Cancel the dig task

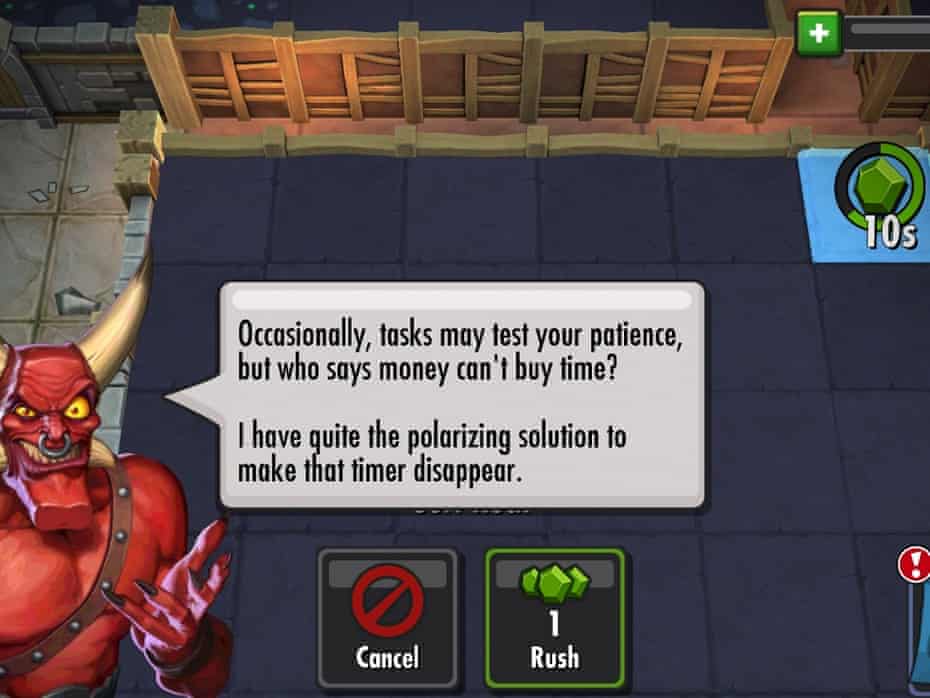coord(387,615)
